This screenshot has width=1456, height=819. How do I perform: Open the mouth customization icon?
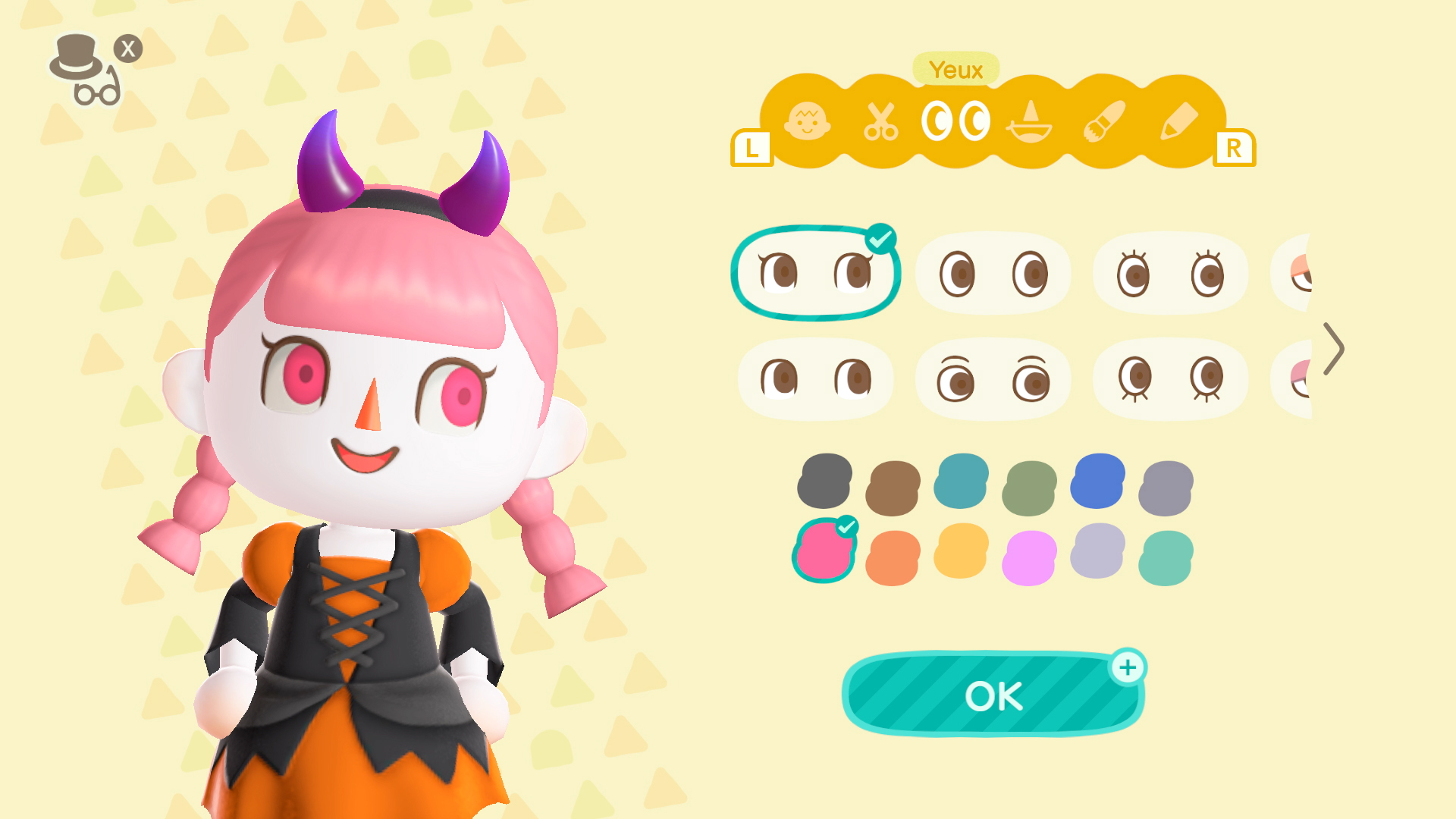1030,125
